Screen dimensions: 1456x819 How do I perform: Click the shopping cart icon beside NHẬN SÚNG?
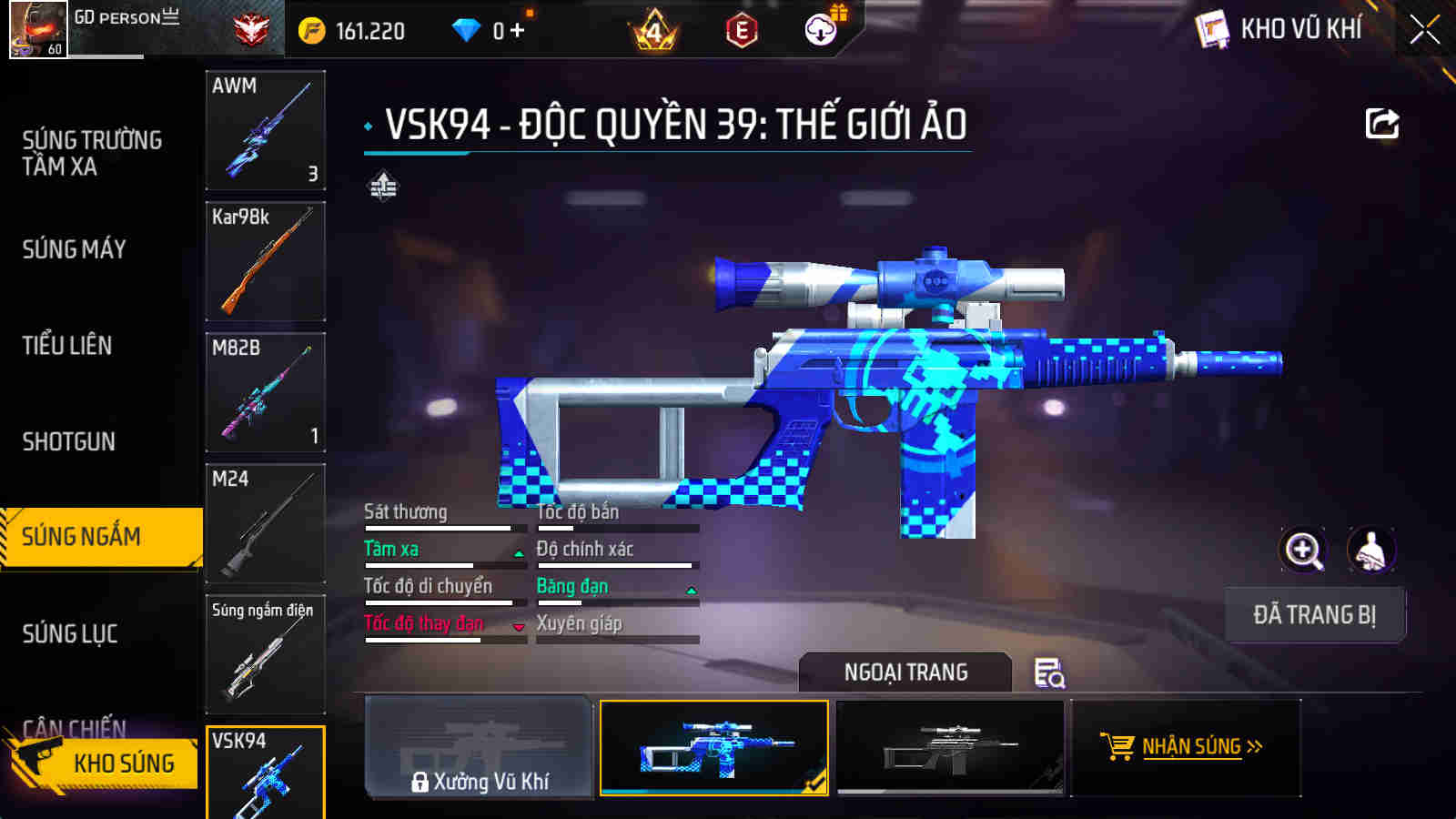[x=1117, y=748]
